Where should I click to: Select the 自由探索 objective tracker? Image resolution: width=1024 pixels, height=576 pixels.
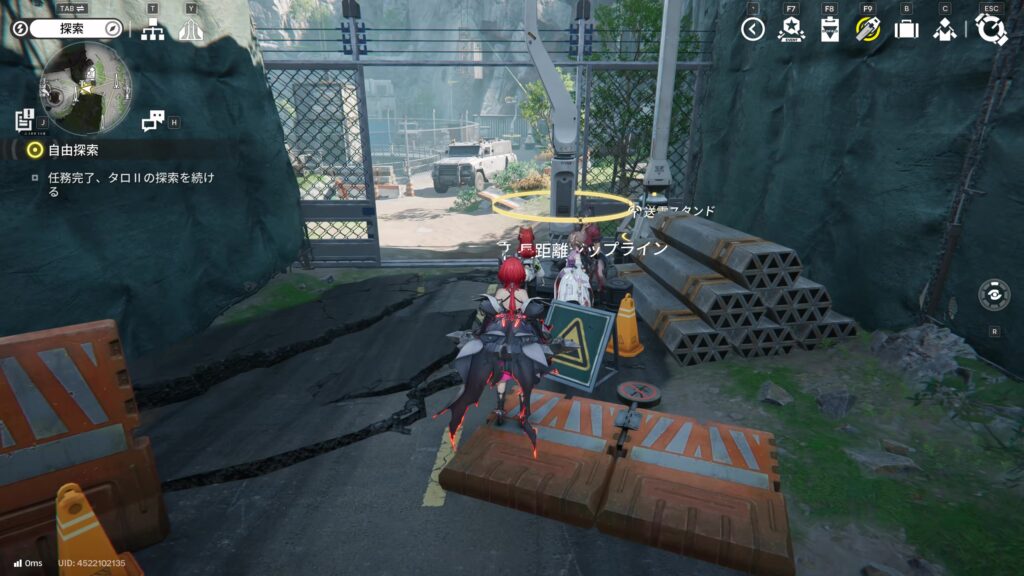[73, 150]
